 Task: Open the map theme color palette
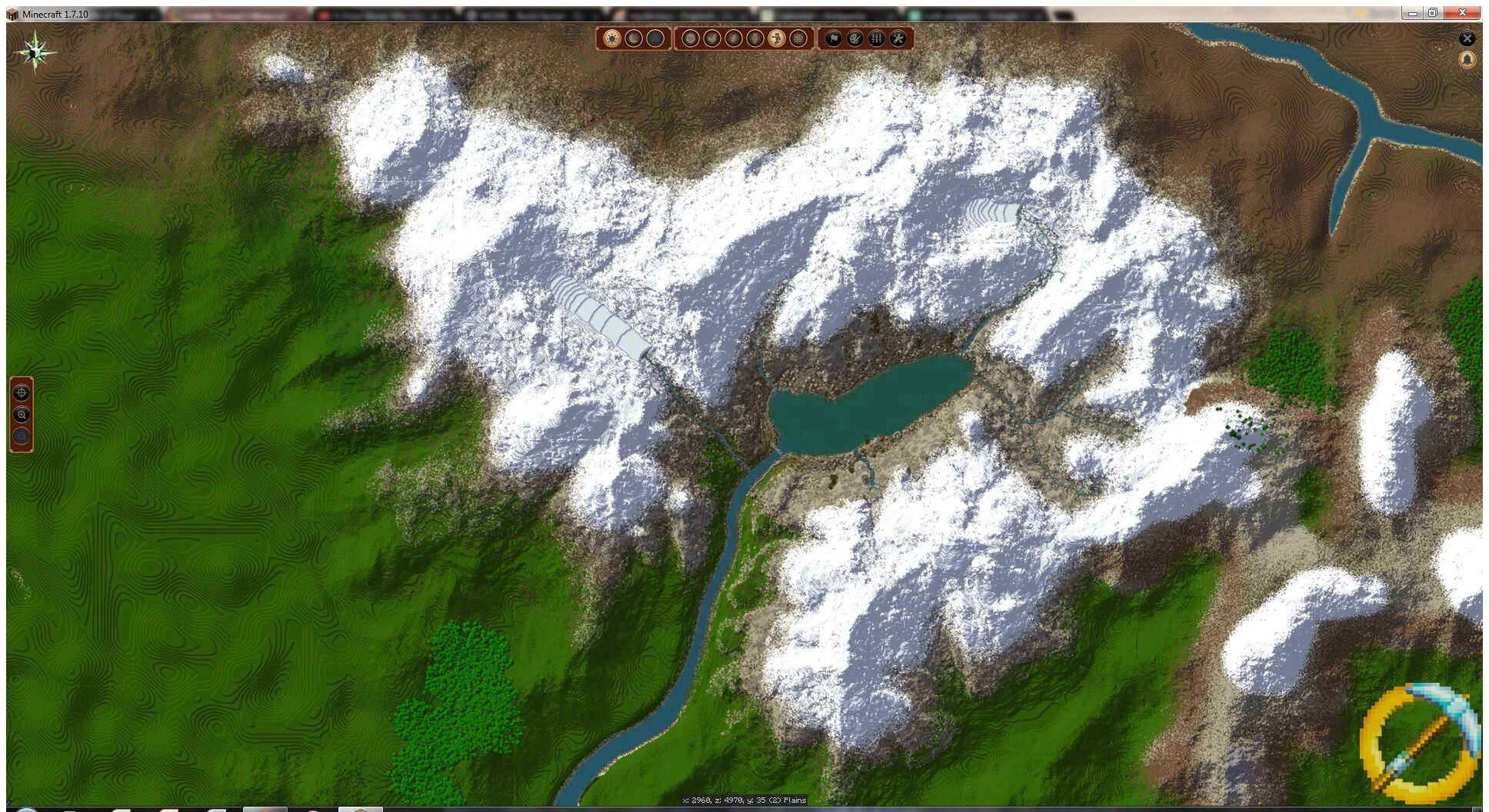click(854, 38)
